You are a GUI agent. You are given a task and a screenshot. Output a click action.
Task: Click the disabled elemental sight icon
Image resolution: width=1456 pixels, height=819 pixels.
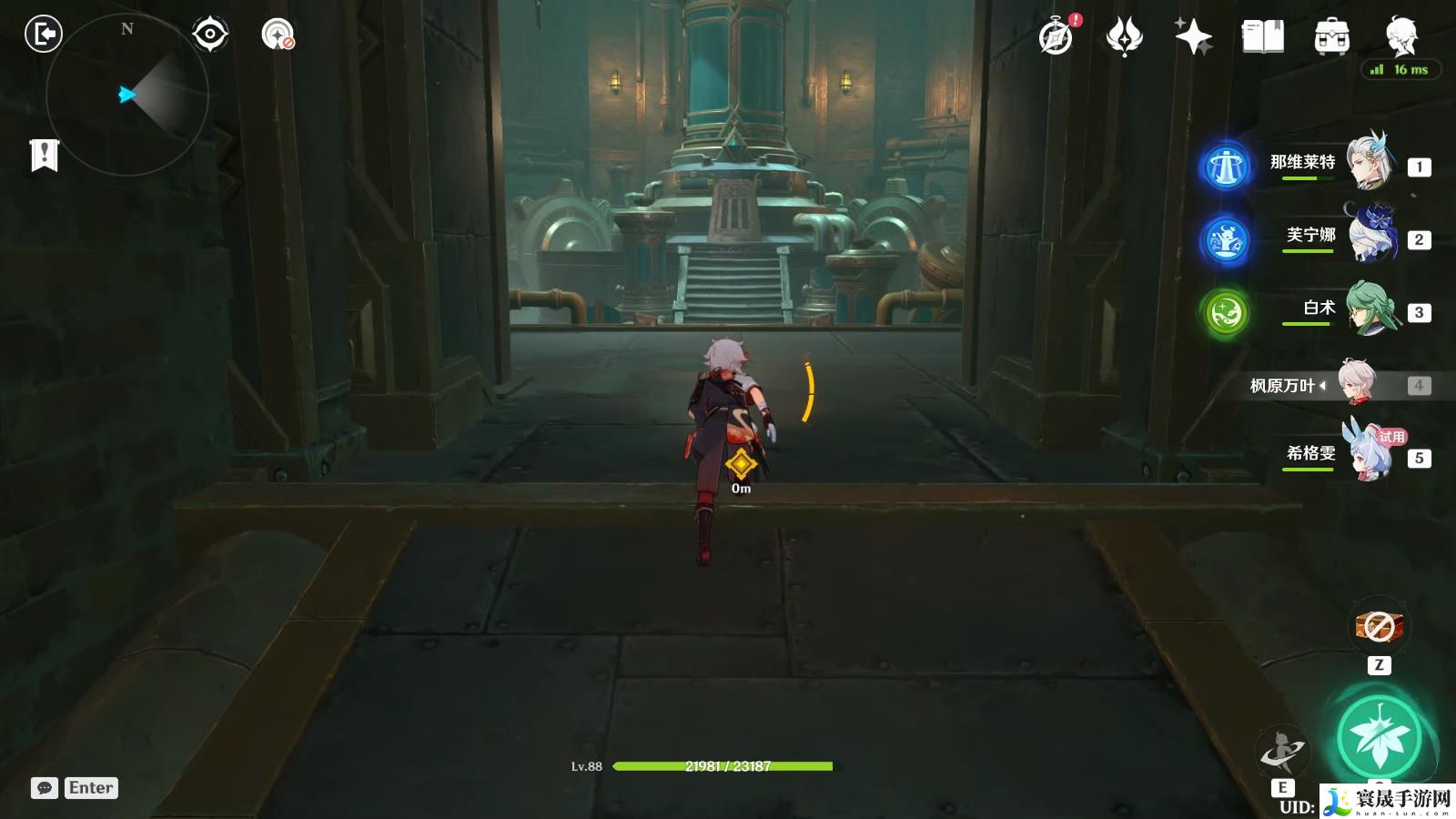click(278, 35)
